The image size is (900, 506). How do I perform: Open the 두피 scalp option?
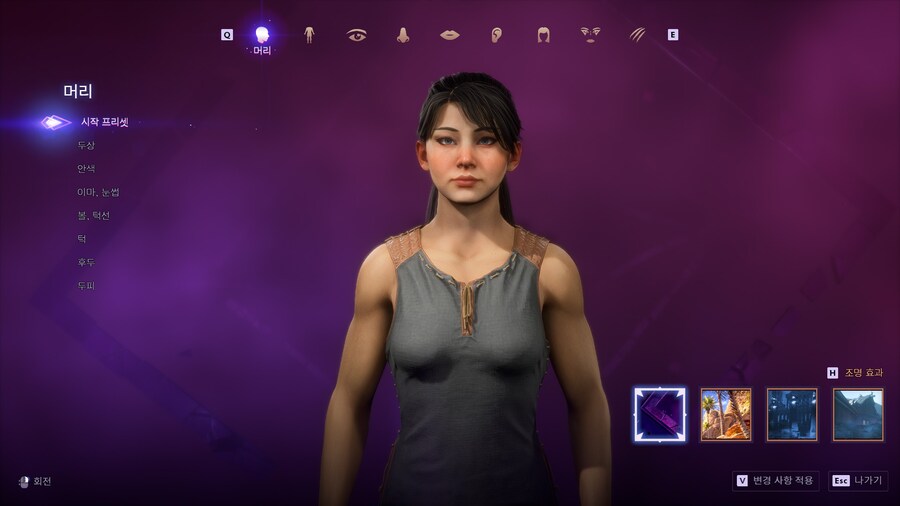coord(86,286)
